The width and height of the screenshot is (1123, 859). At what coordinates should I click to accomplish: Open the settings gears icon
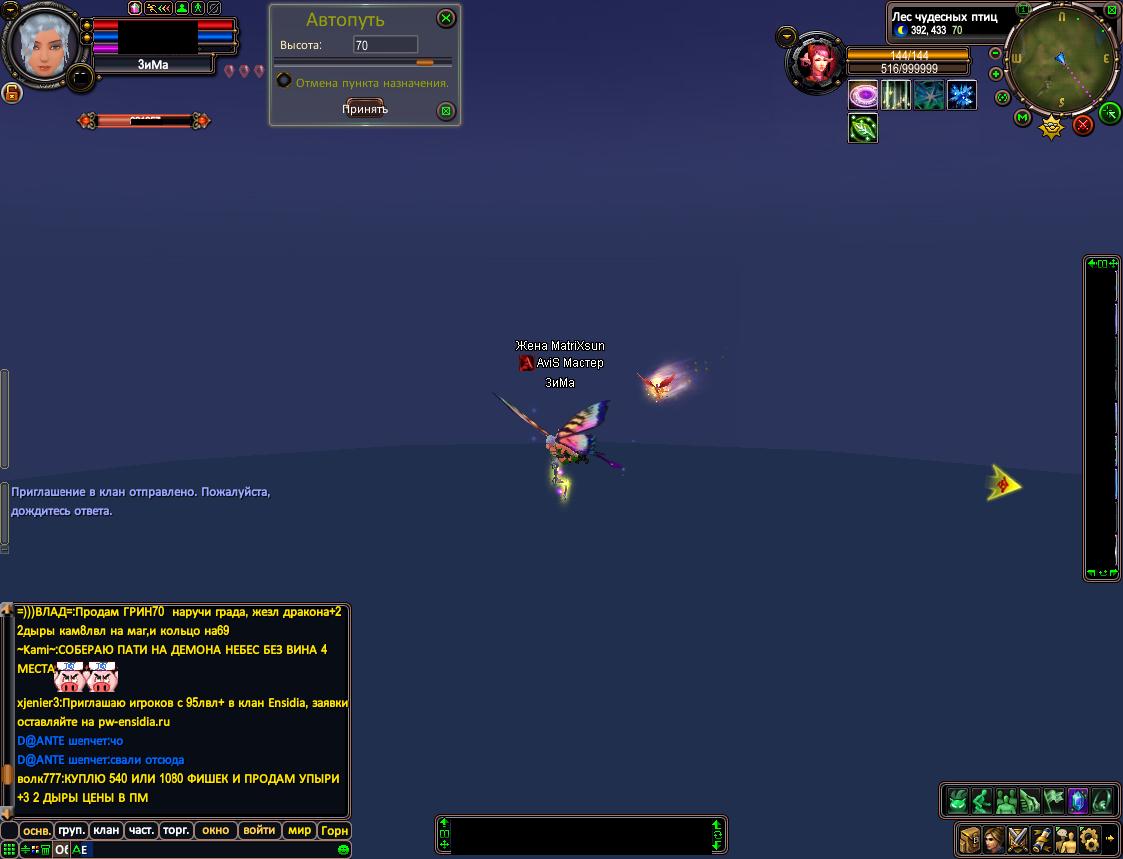click(x=1089, y=838)
